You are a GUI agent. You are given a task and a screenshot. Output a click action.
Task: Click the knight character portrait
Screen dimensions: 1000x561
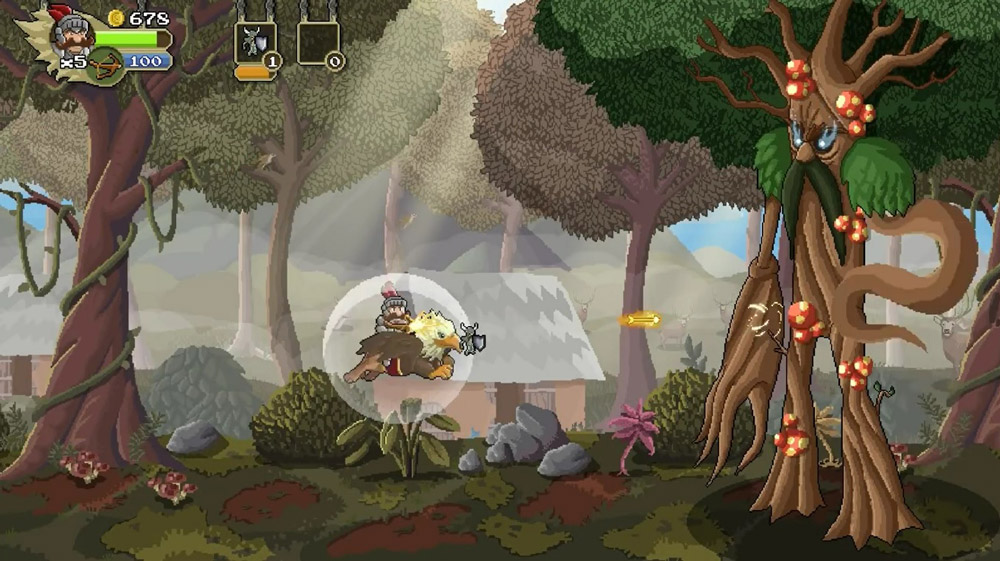pyautogui.click(x=73, y=34)
